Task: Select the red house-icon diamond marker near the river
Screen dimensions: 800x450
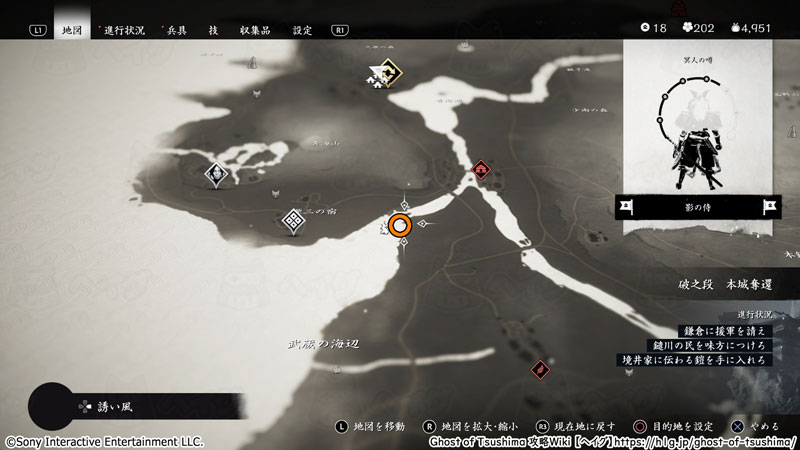Action: 482,170
